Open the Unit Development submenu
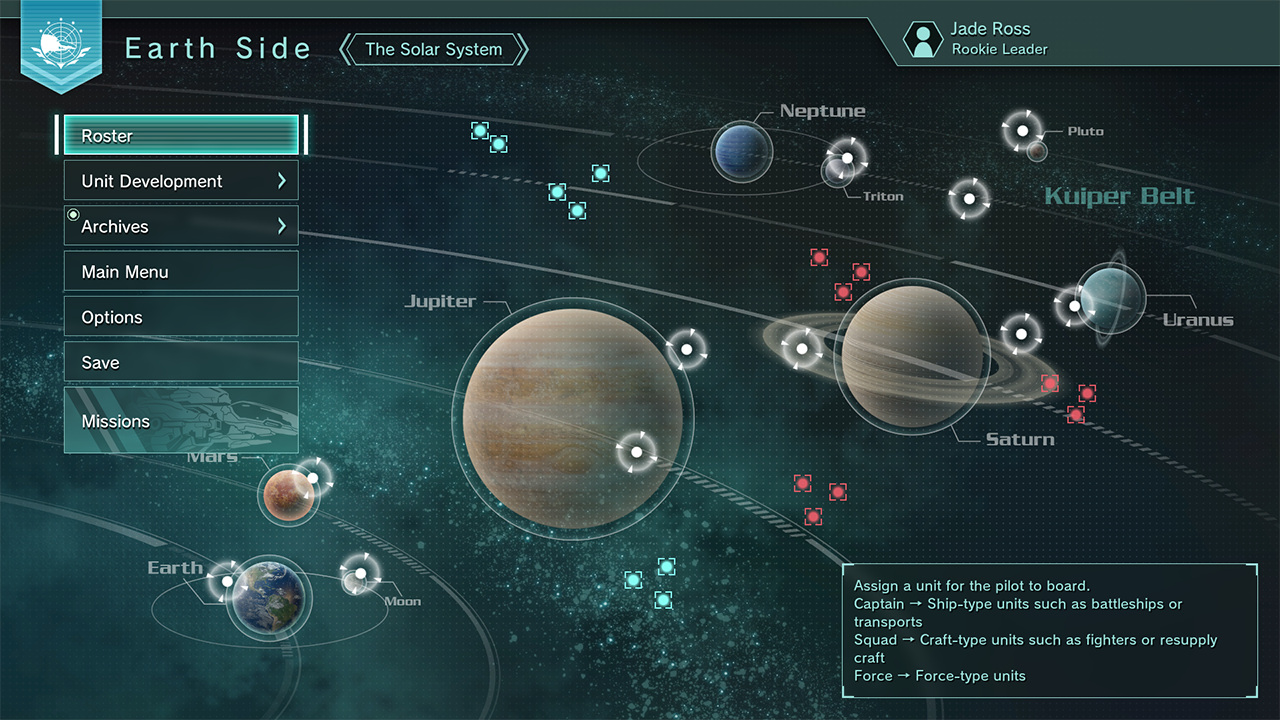This screenshot has height=720, width=1280. tap(181, 181)
